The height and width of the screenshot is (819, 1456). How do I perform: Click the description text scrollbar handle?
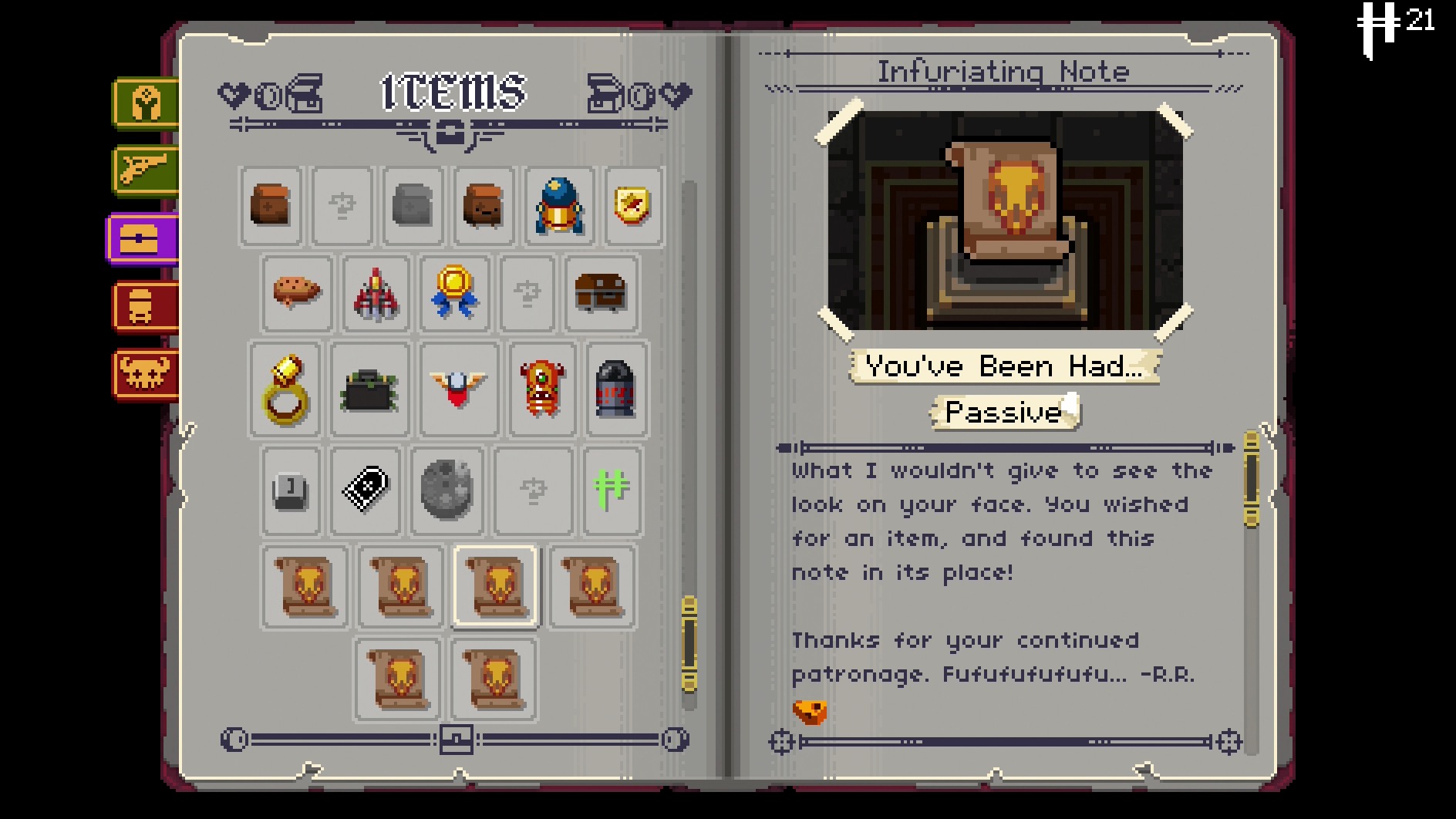(1251, 480)
